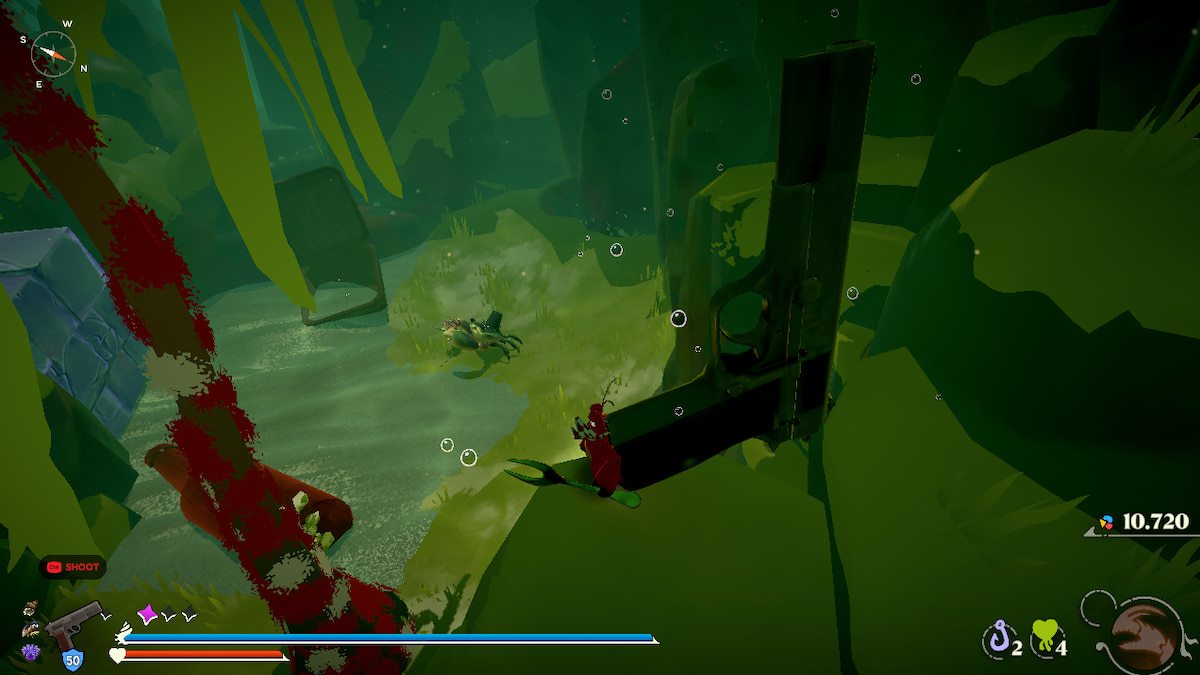The height and width of the screenshot is (675, 1200).
Task: Select the equipped pistol shell icon
Action: coord(74,624)
